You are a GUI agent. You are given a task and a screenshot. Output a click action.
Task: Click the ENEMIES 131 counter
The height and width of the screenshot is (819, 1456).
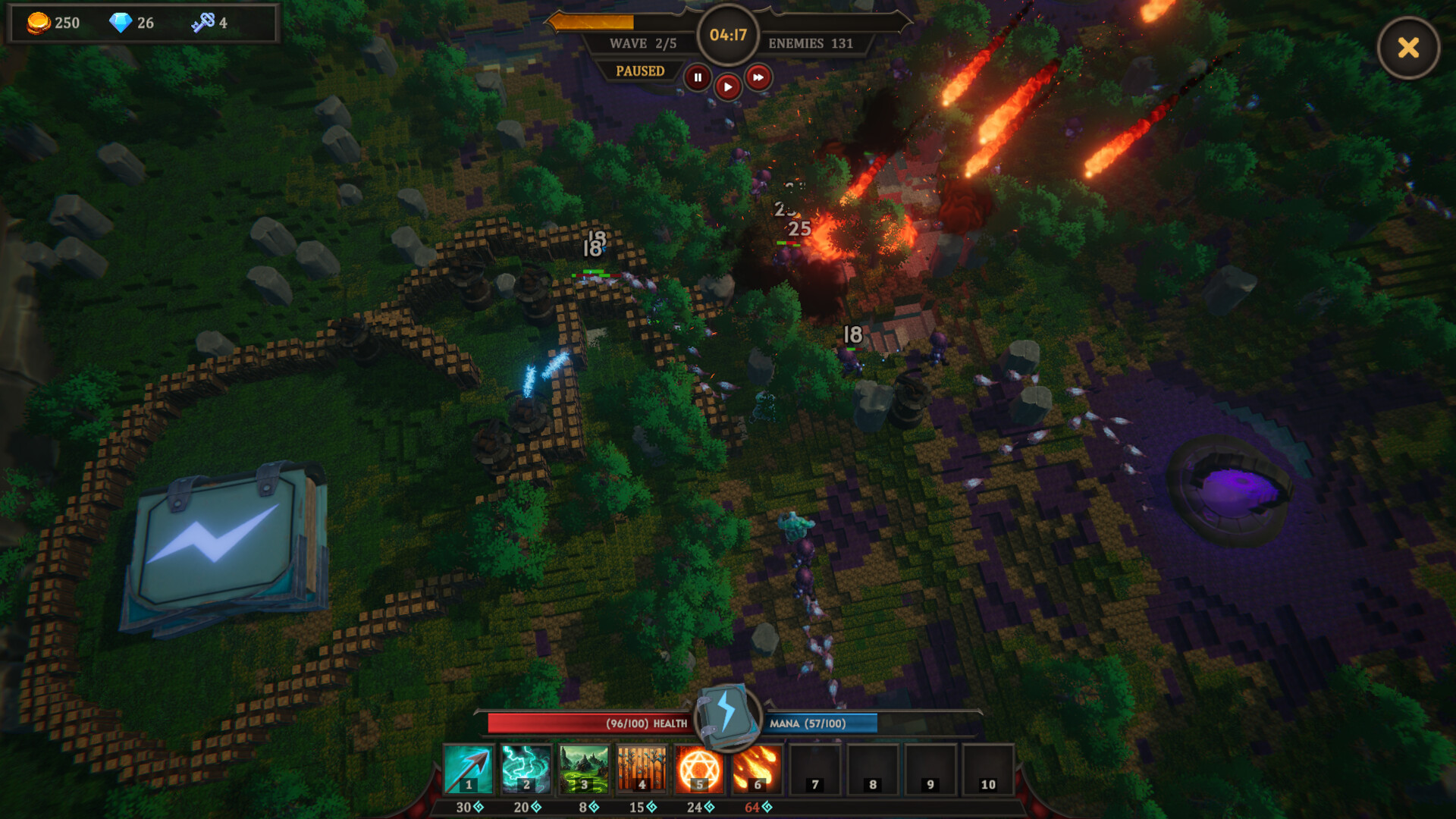click(810, 43)
